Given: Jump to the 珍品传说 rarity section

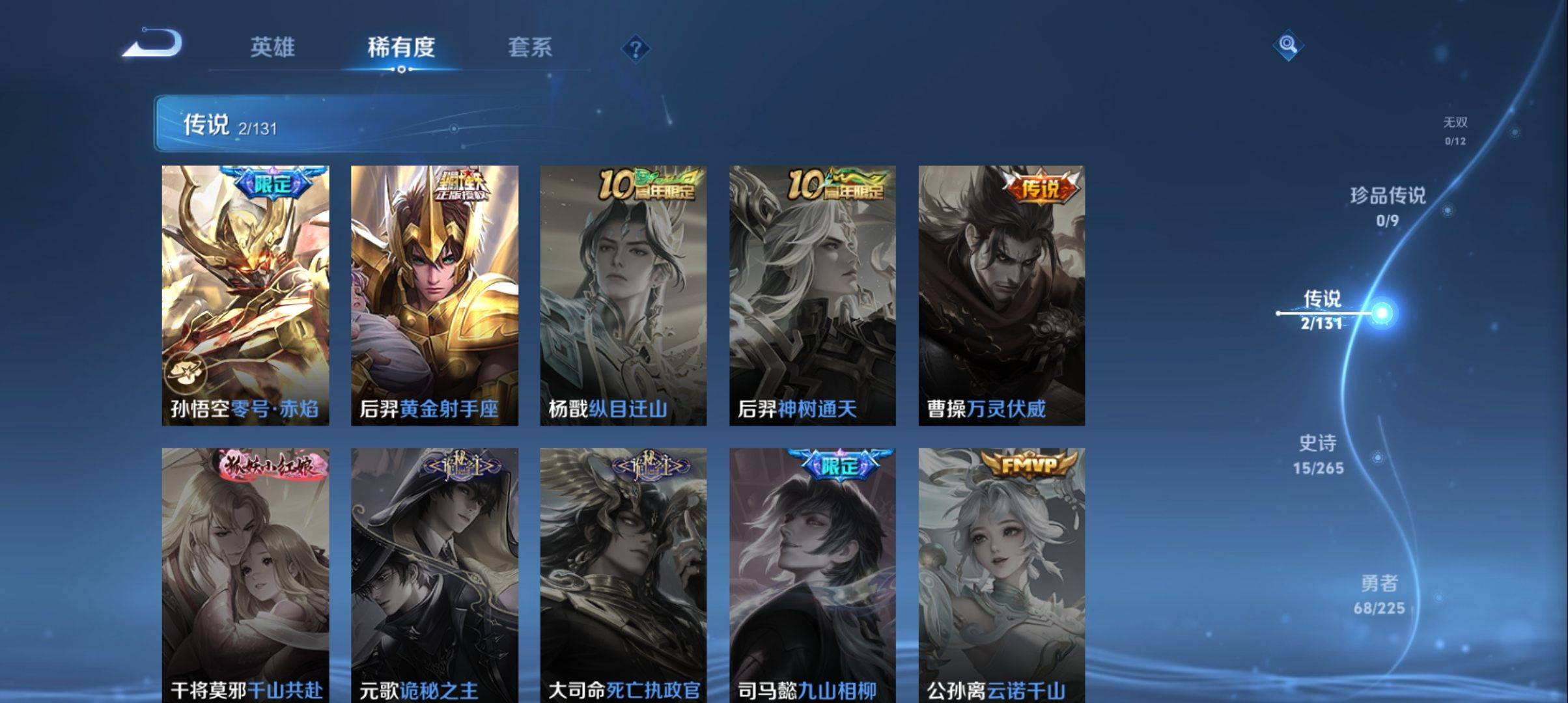Looking at the screenshot, I should coord(1388,206).
